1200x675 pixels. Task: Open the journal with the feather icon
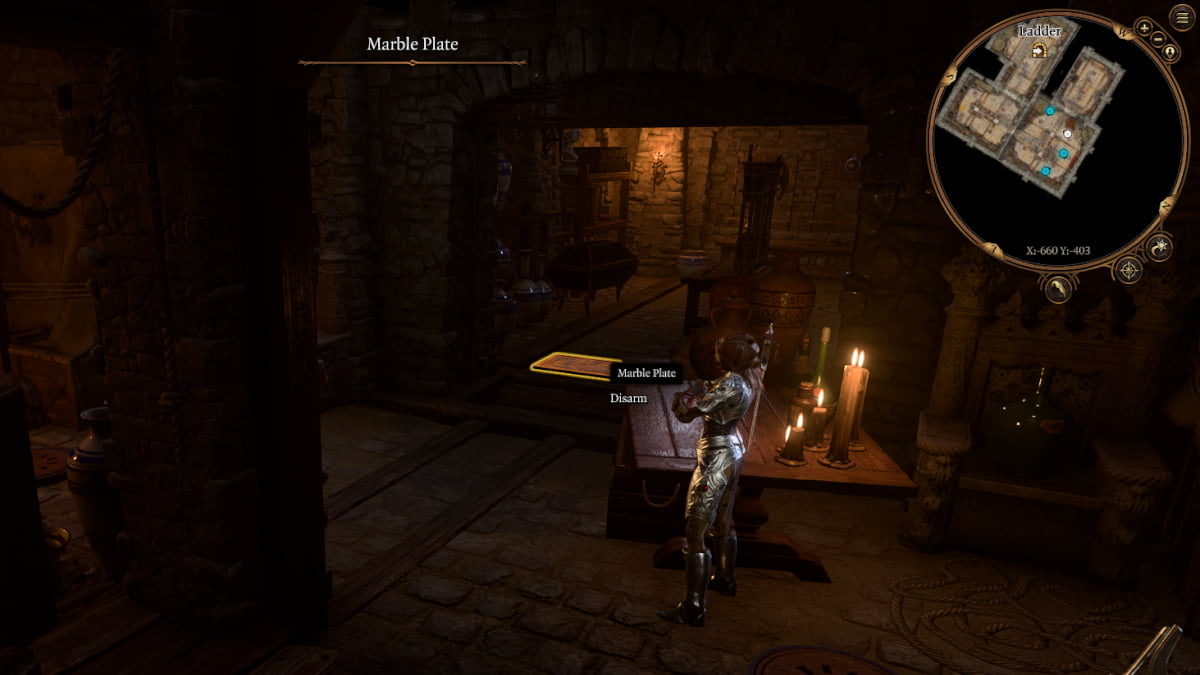point(1057,288)
